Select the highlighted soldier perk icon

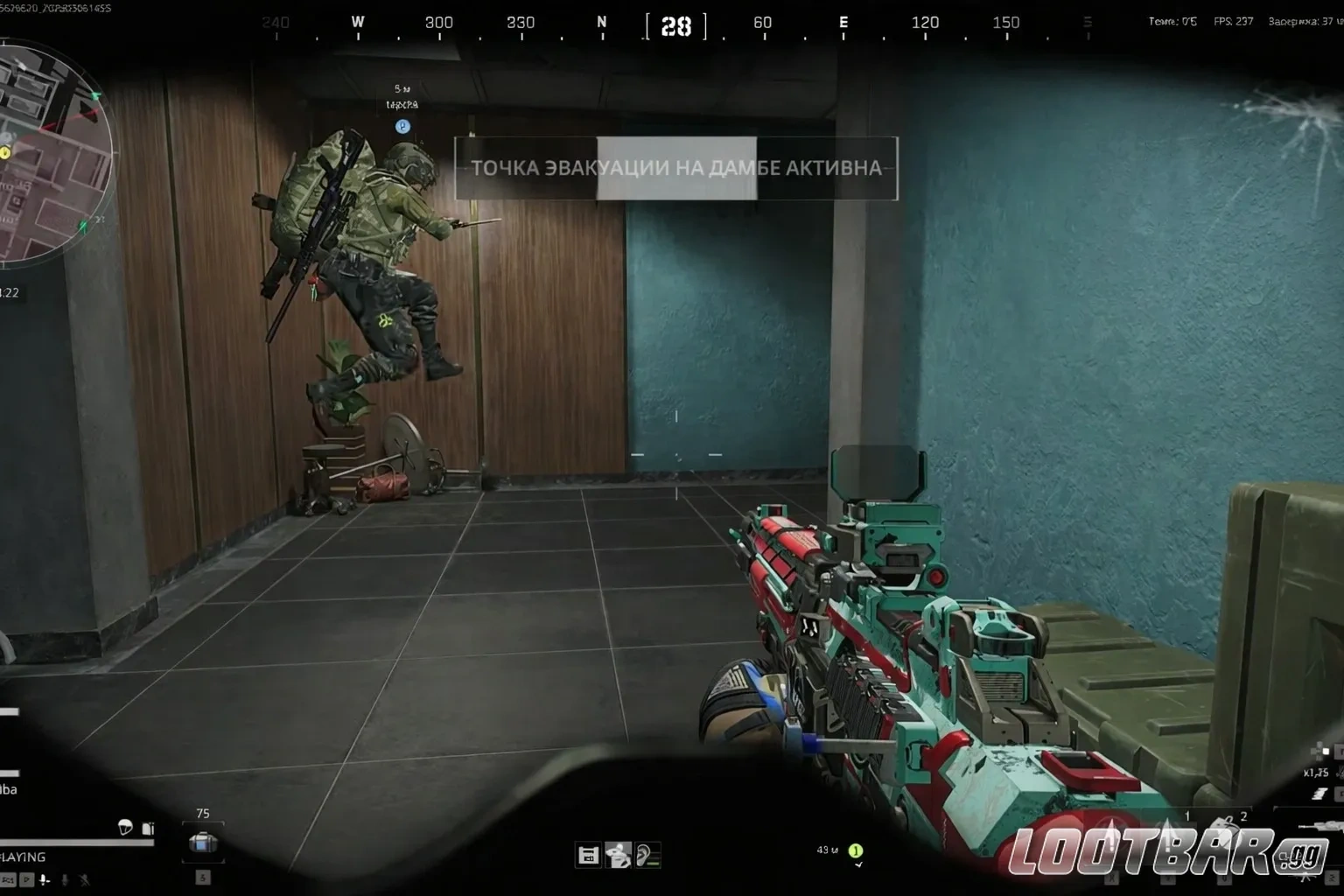[619, 855]
